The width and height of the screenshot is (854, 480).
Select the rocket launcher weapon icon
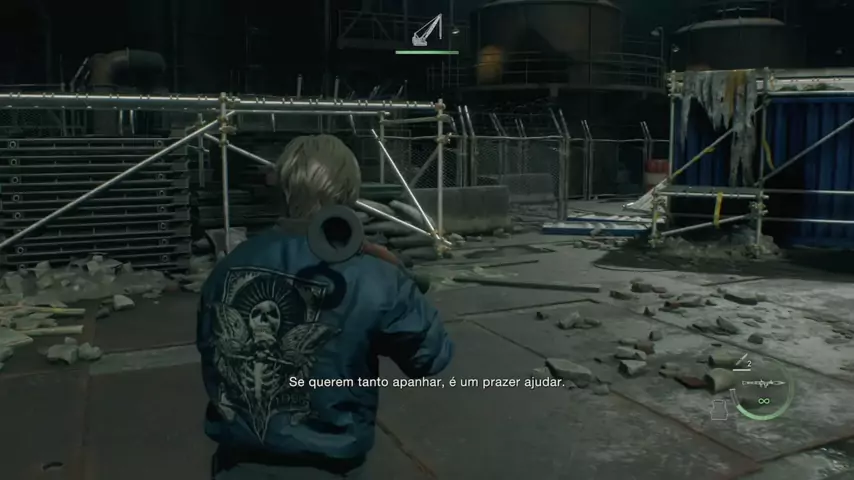pyautogui.click(x=763, y=381)
